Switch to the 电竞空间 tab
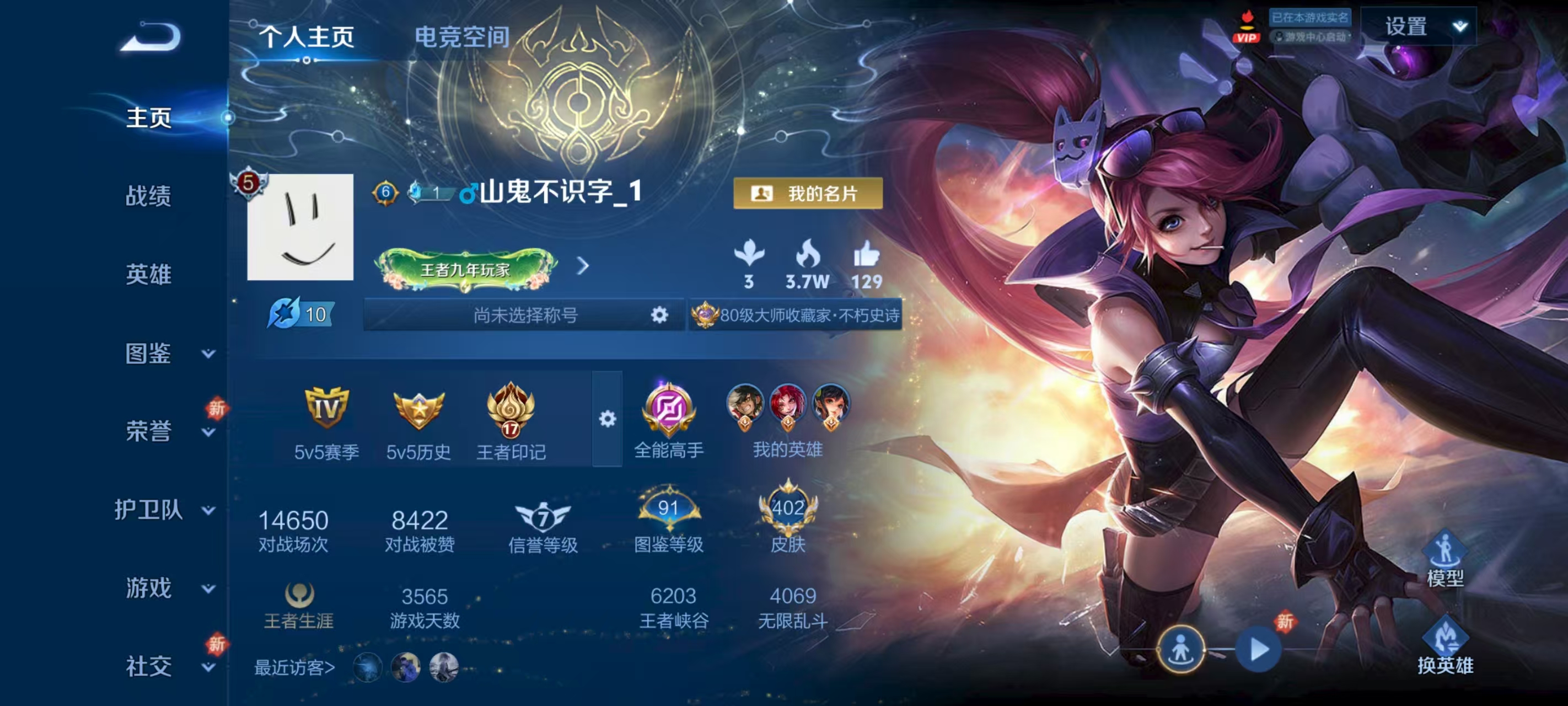Image resolution: width=1568 pixels, height=706 pixels. pos(461,36)
